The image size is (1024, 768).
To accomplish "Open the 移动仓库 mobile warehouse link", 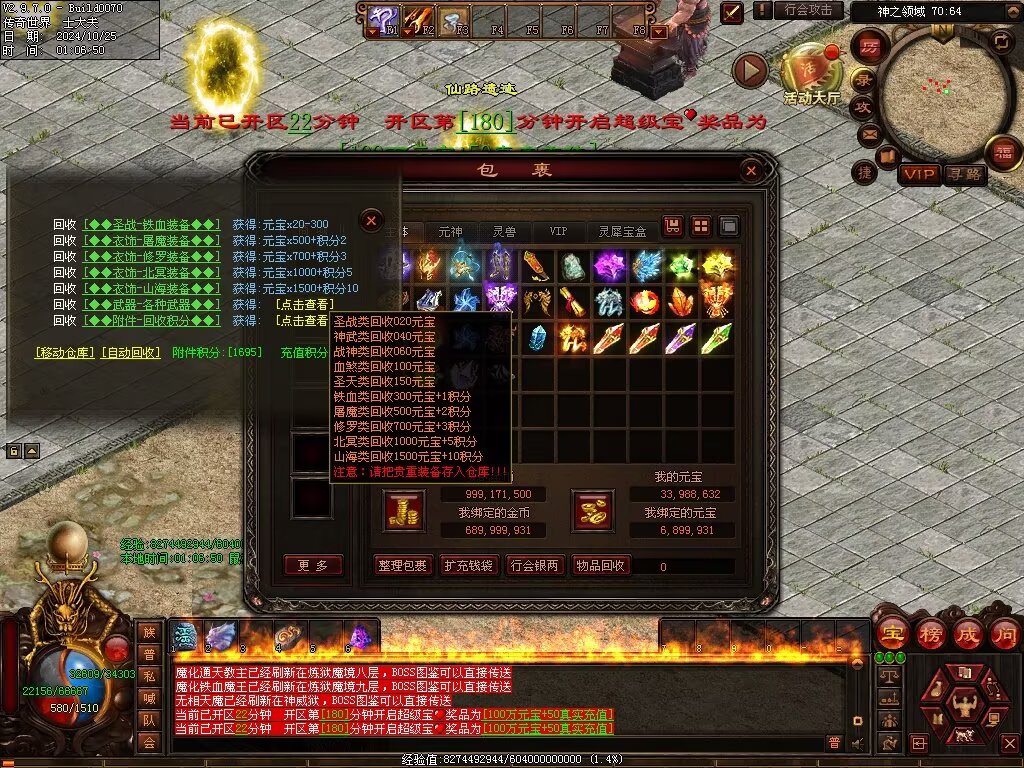I will (65, 353).
